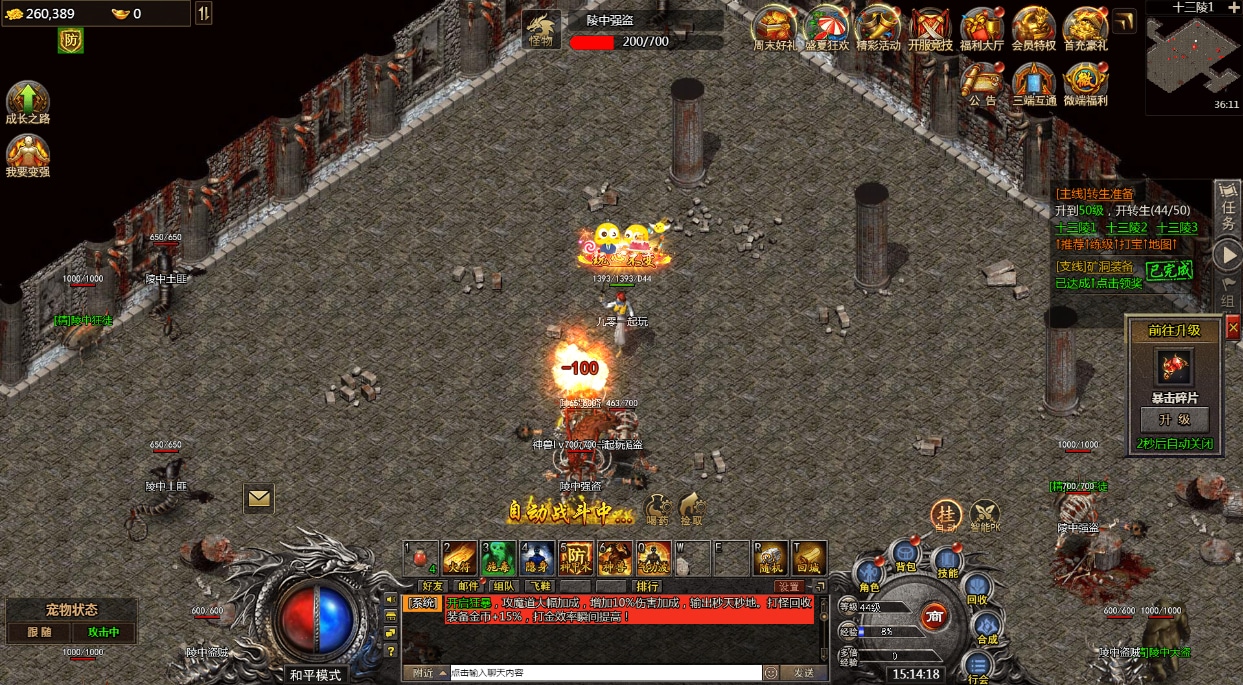Claim the 矿洞装备 side quest reward

point(1169,270)
